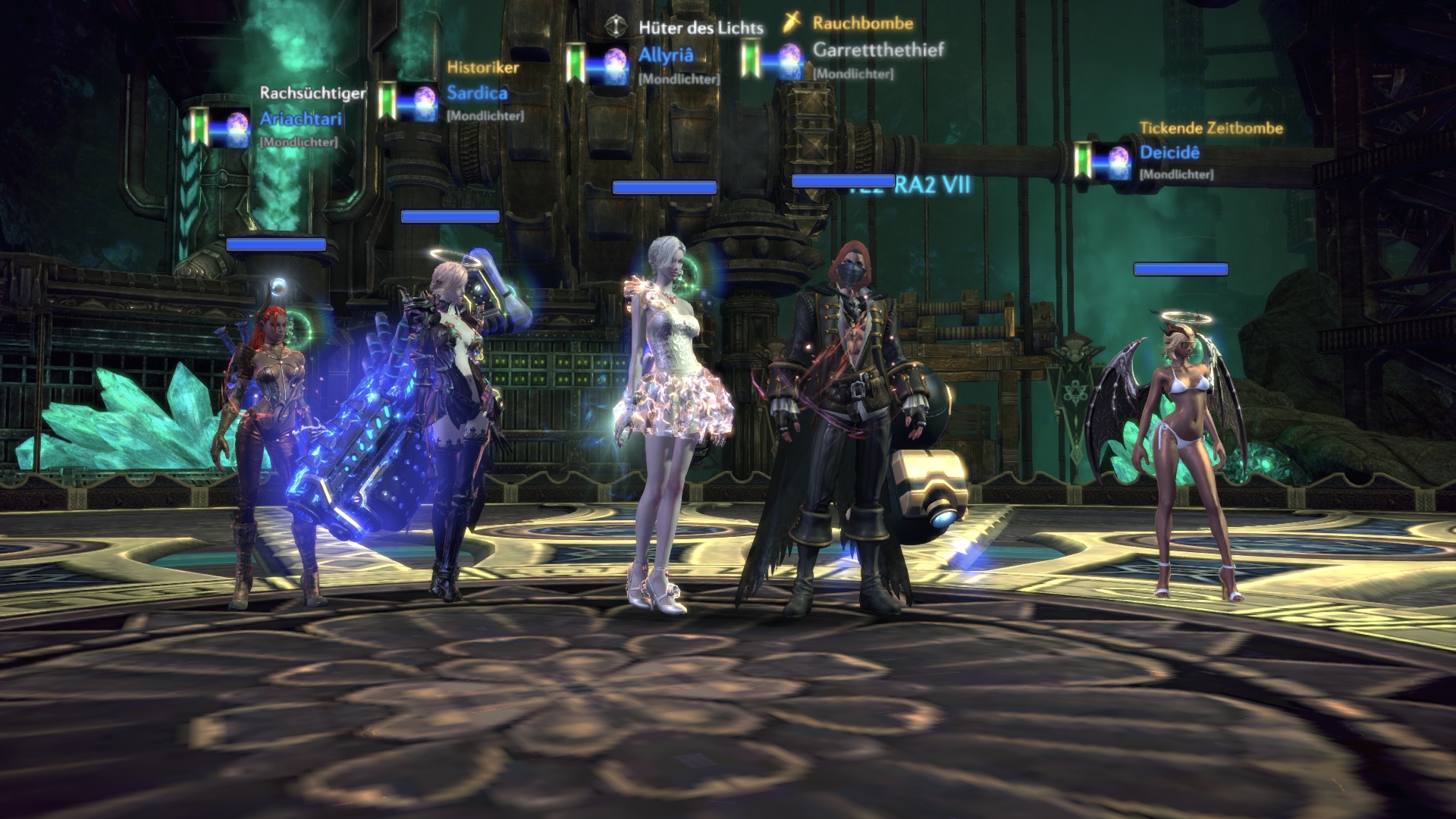Select Deicidê's player name label
The height and width of the screenshot is (819, 1456).
coord(1169,152)
